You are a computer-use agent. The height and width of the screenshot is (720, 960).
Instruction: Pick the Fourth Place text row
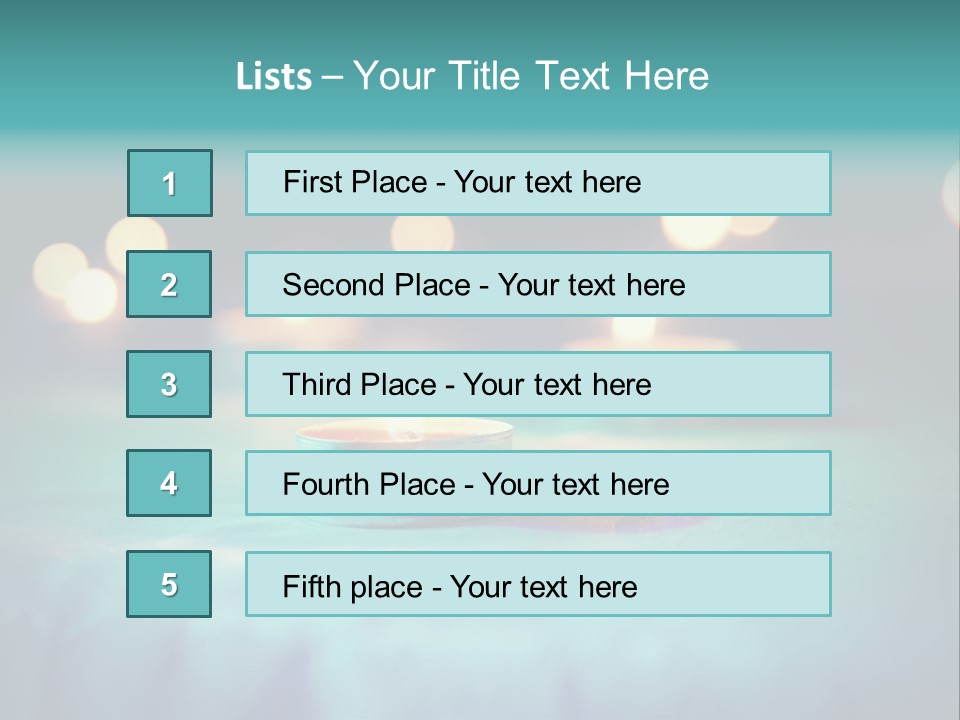tap(538, 484)
